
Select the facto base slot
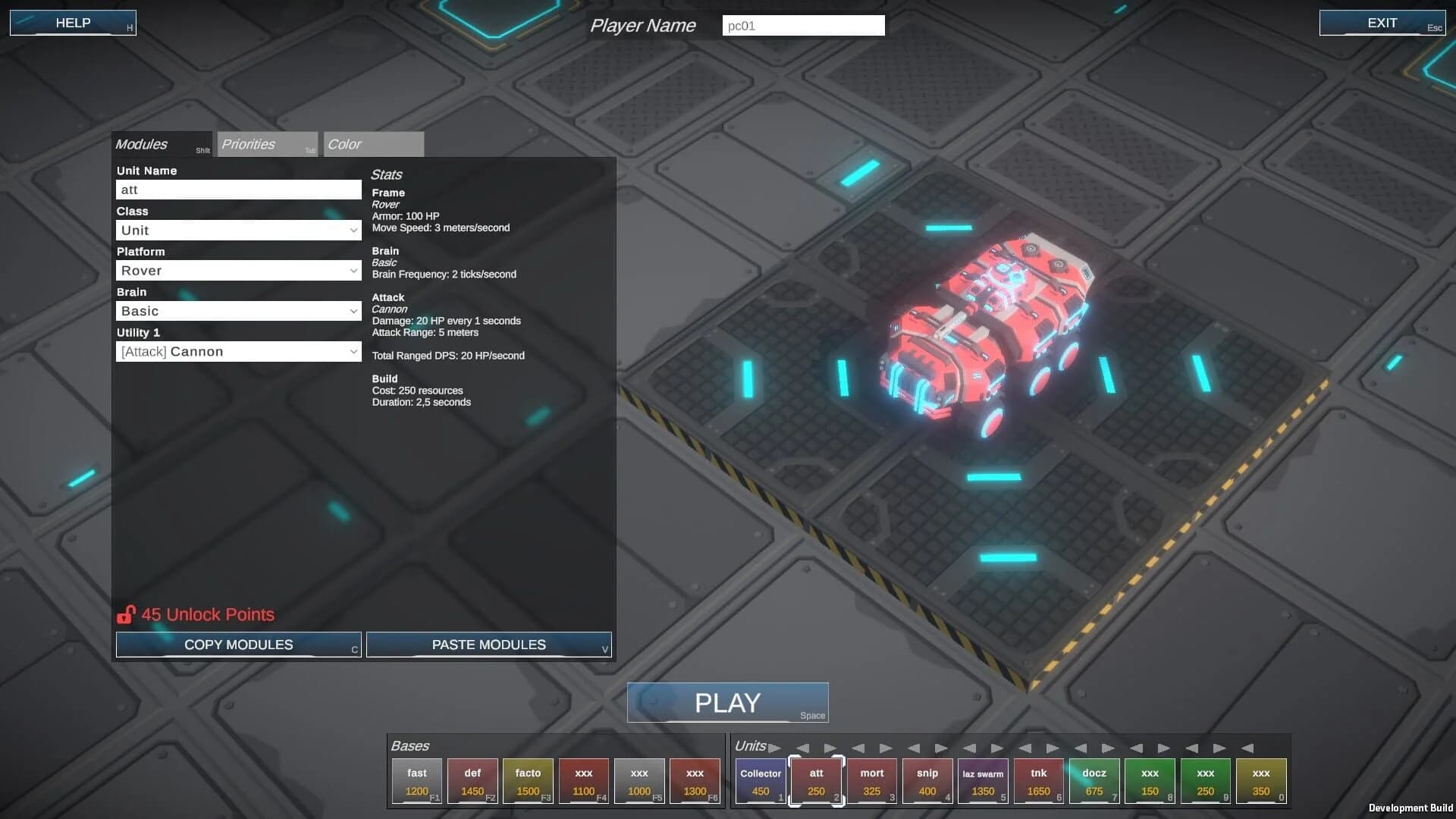tap(528, 781)
